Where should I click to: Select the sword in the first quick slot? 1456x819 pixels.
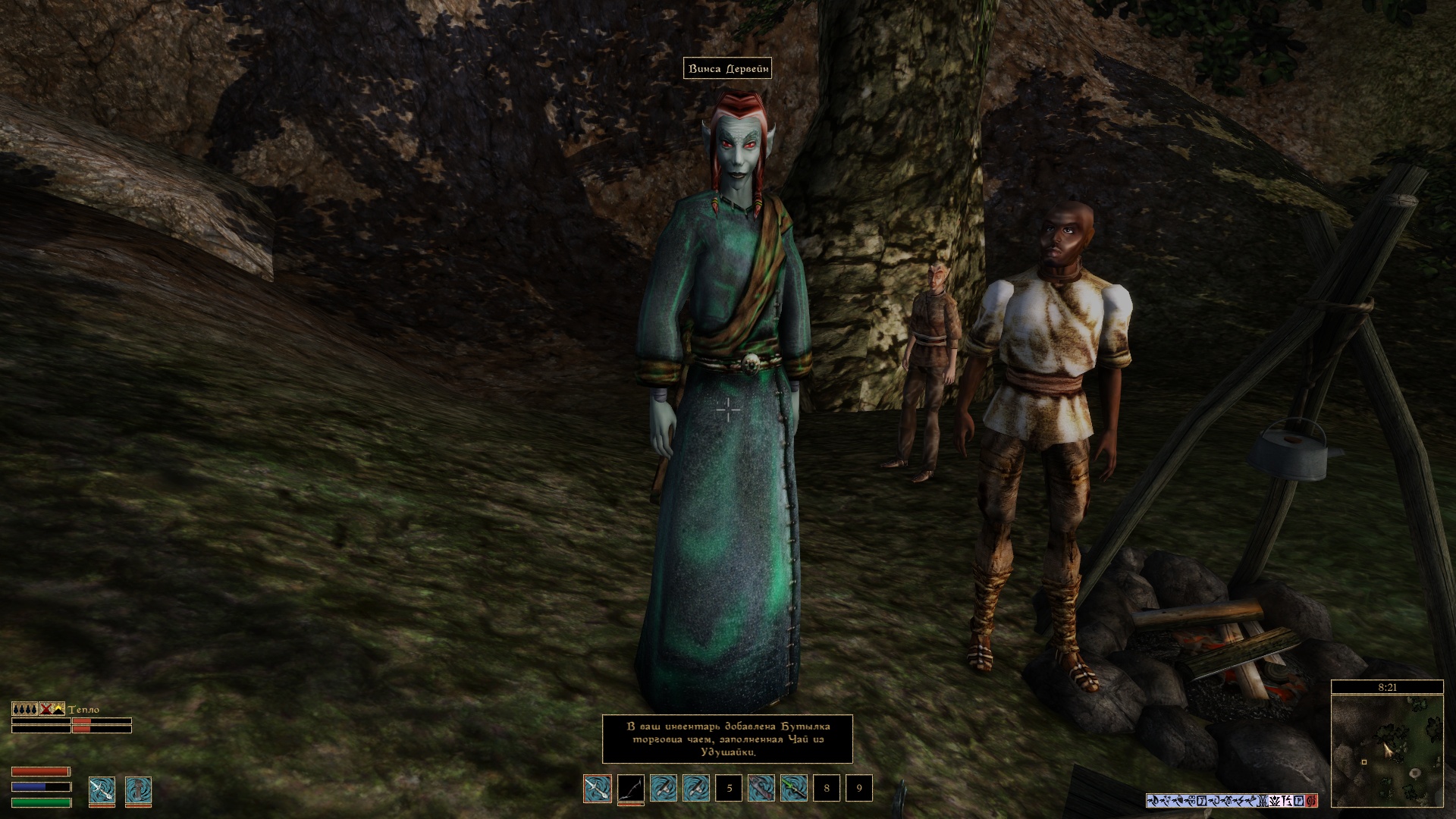[x=598, y=789]
